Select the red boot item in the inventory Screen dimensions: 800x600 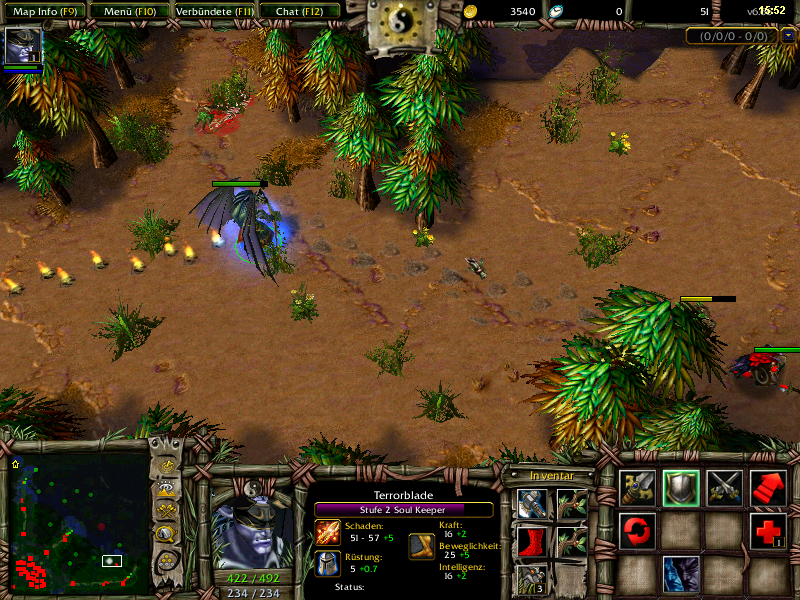pos(531,542)
